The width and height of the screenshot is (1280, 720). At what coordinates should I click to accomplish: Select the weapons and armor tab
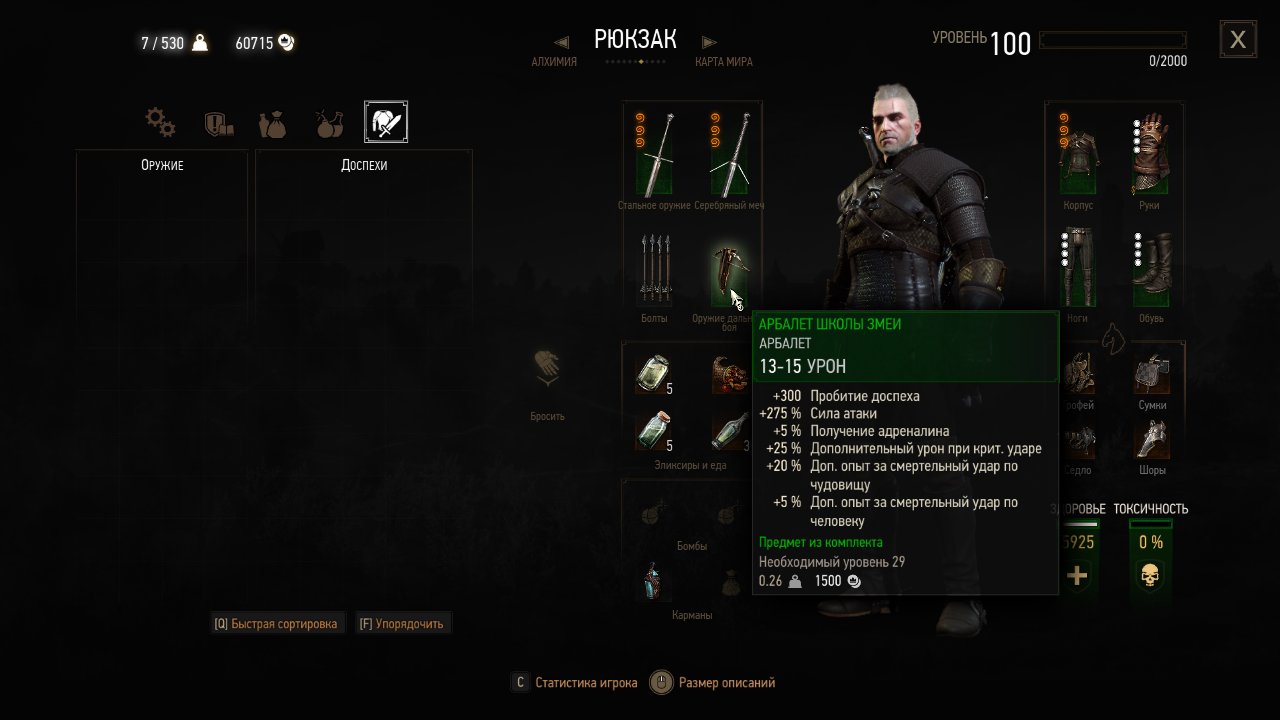386,122
